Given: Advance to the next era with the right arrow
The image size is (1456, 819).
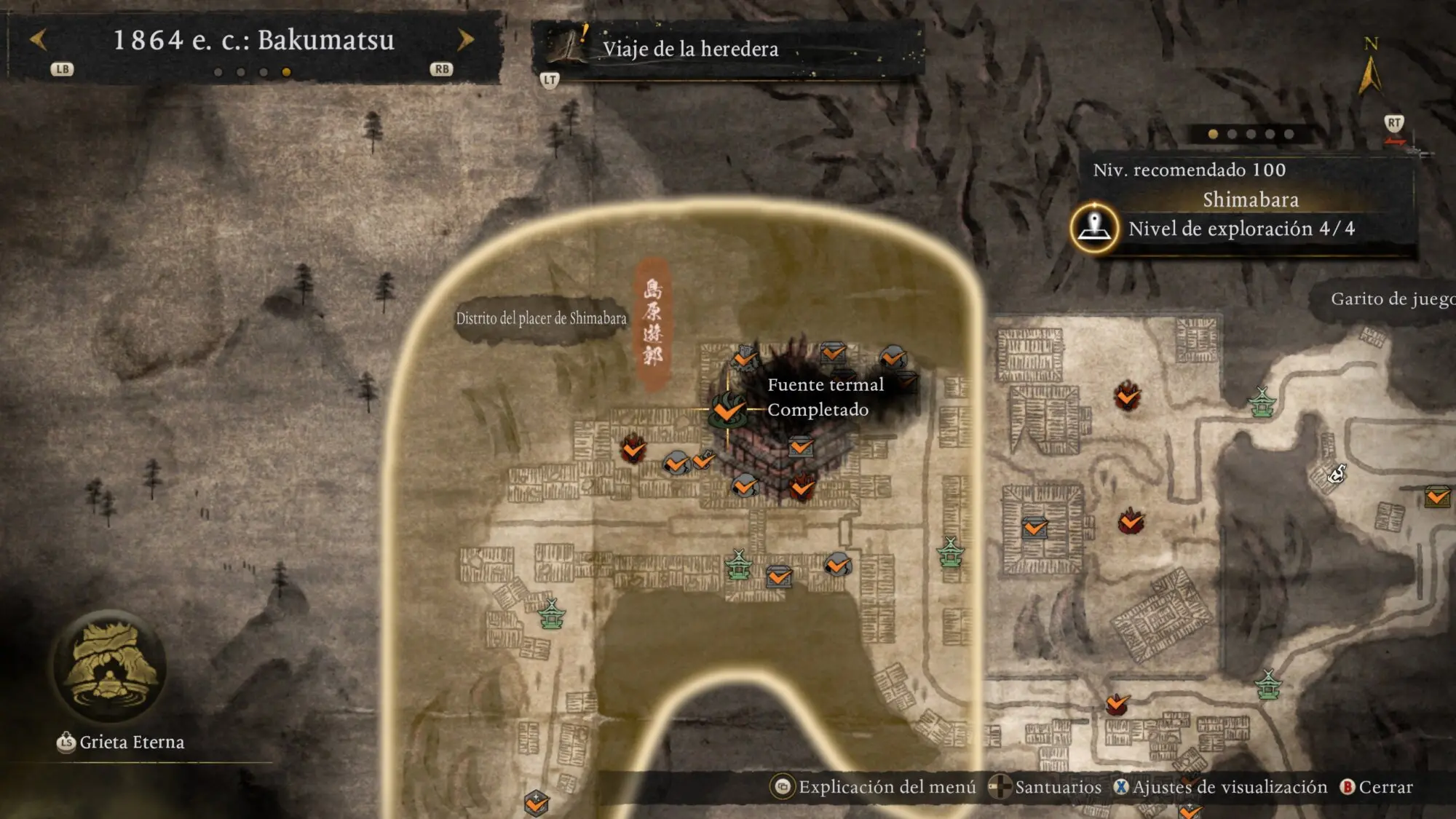Looking at the screenshot, I should coord(465,40).
